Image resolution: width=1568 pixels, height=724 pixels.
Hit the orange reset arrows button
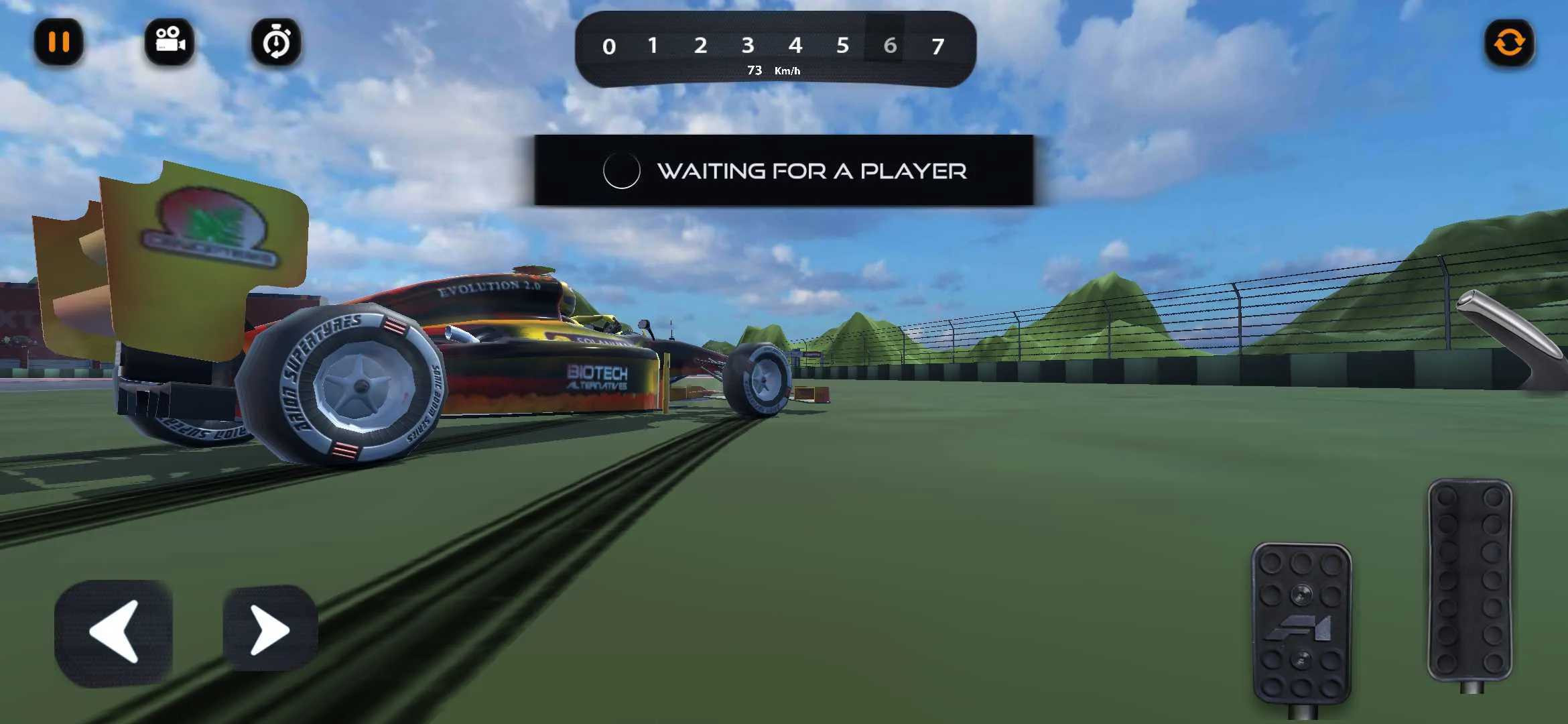[x=1509, y=44]
